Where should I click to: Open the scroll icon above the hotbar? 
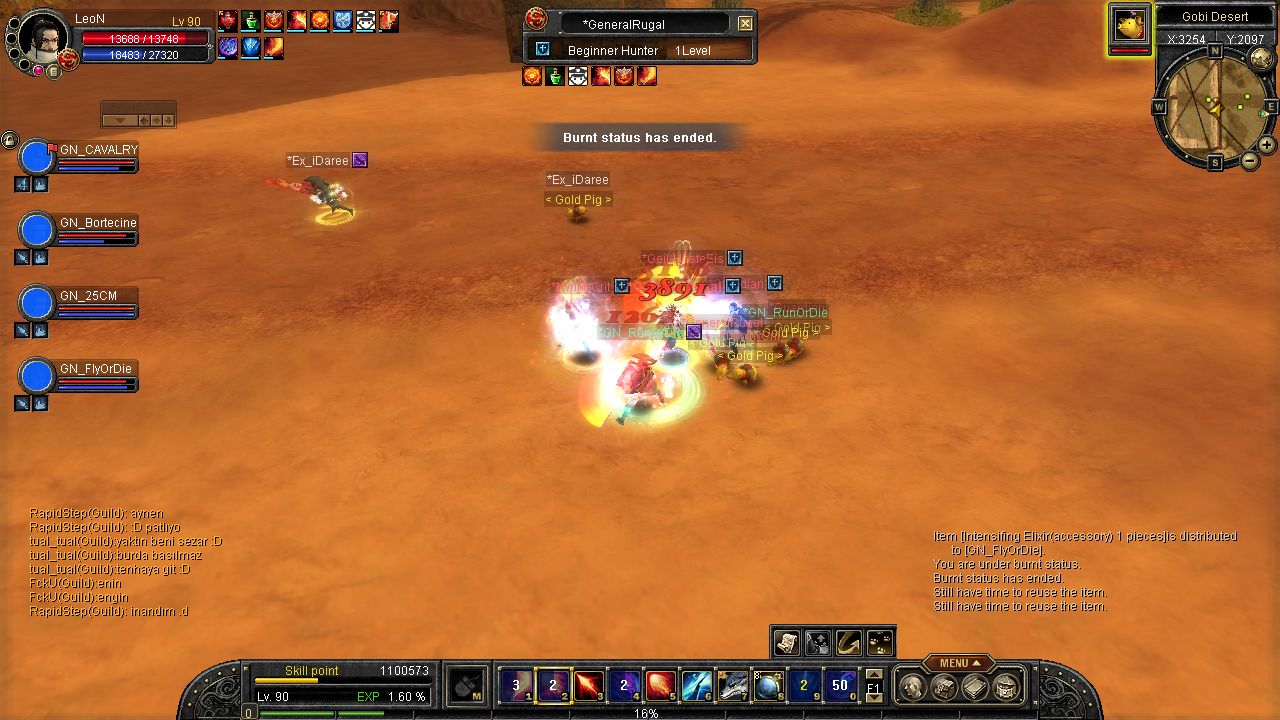coord(787,642)
